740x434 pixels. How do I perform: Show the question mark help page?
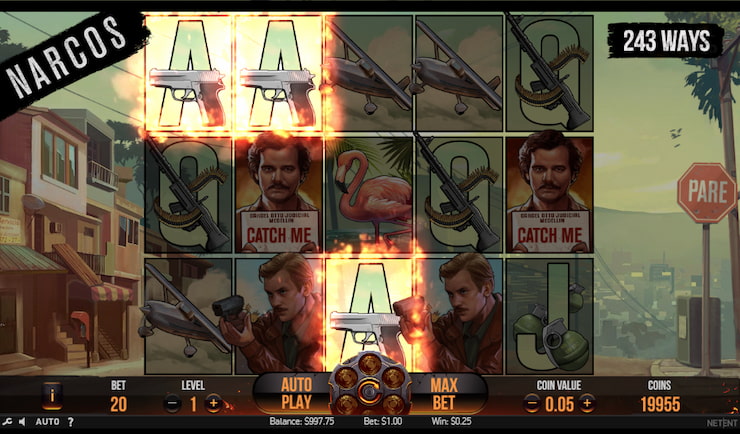click(x=69, y=422)
